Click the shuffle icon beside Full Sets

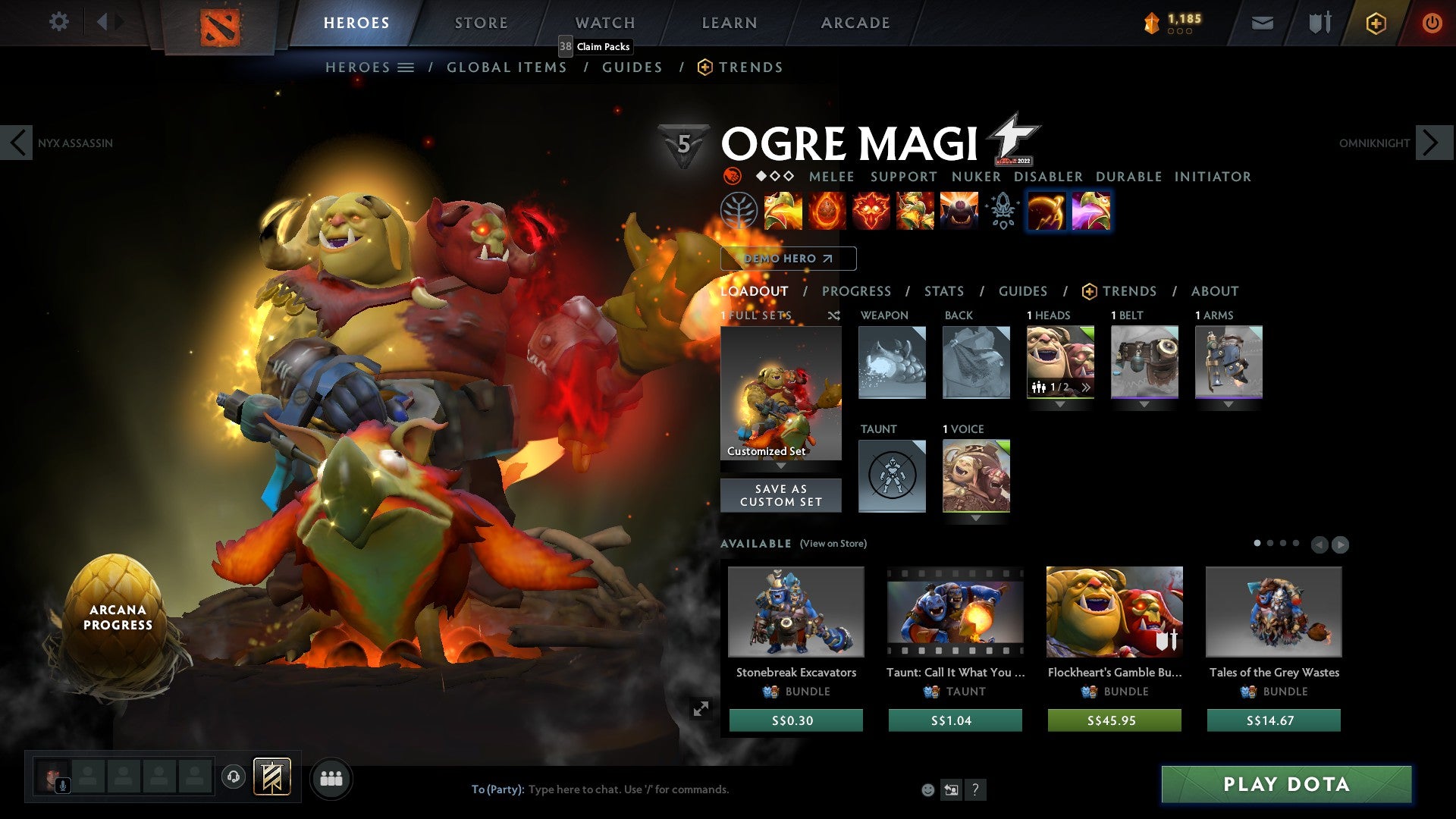click(834, 316)
